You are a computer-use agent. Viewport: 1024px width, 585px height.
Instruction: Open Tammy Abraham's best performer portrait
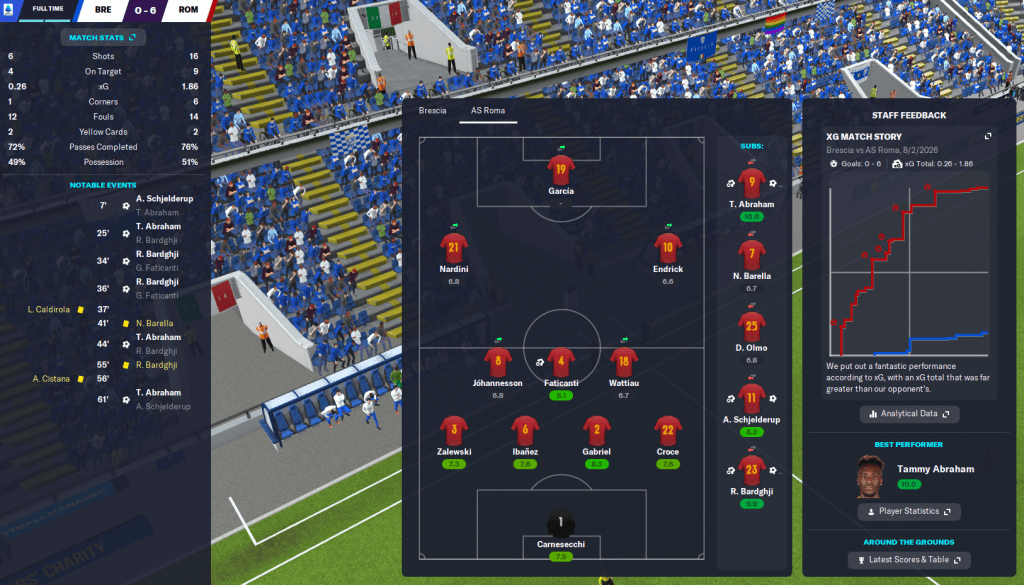point(872,477)
